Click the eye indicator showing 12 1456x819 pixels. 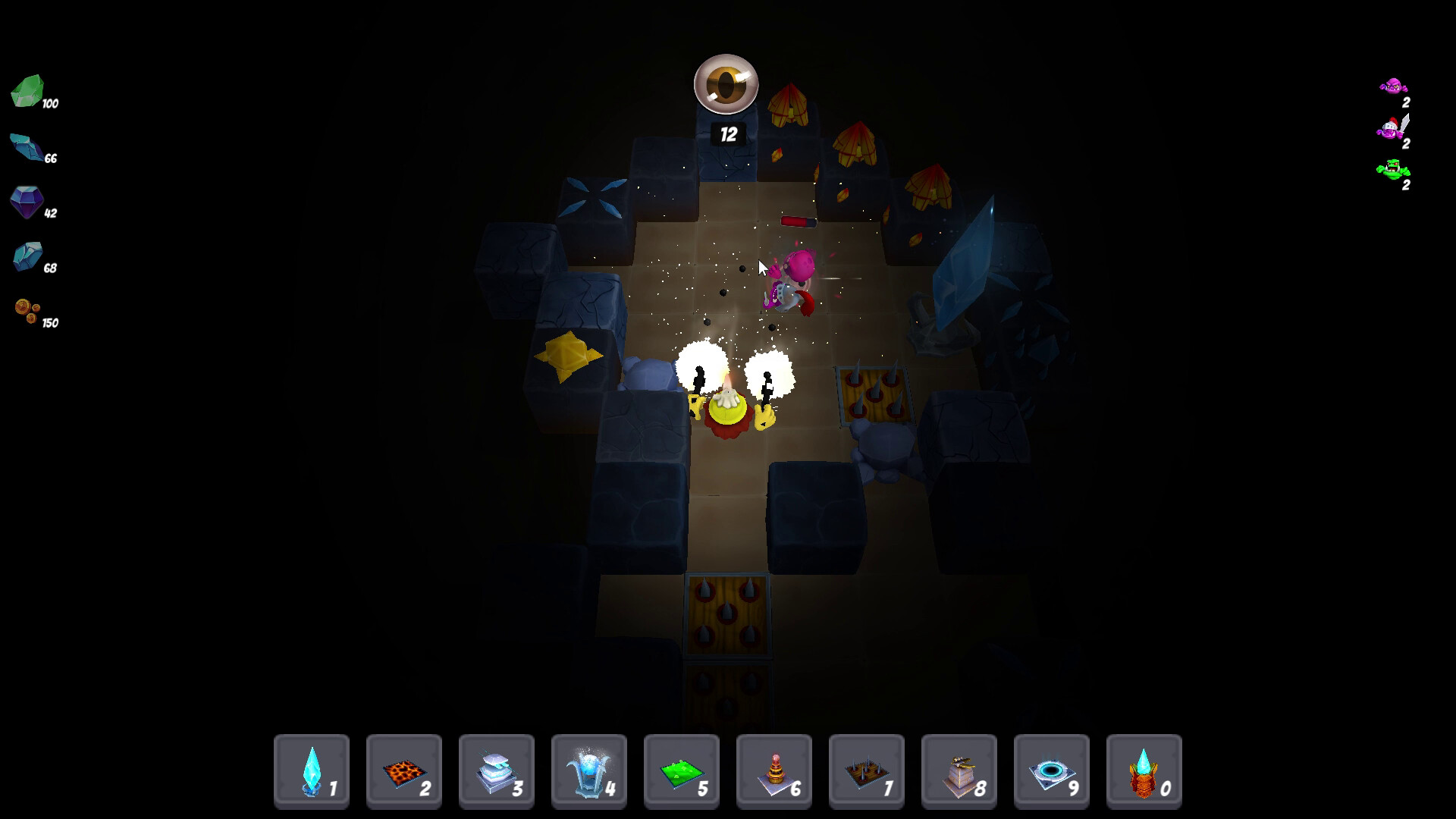(x=726, y=85)
